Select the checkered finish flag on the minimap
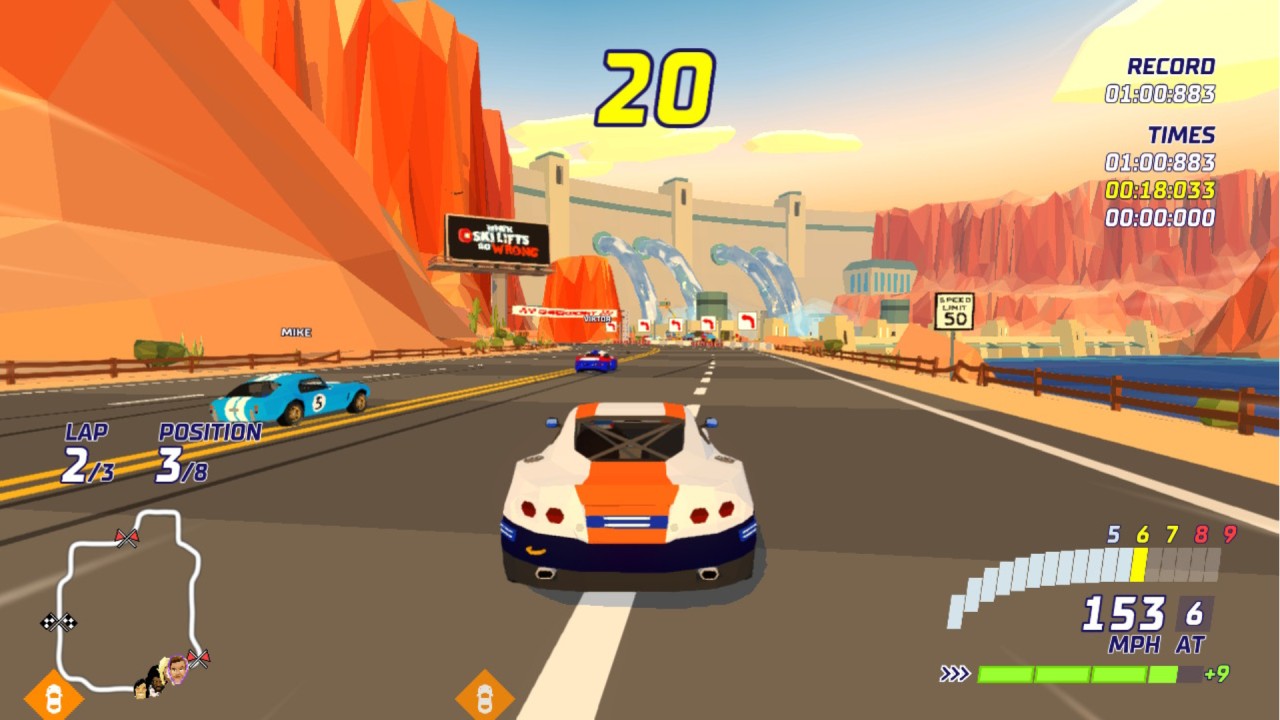 tap(59, 622)
